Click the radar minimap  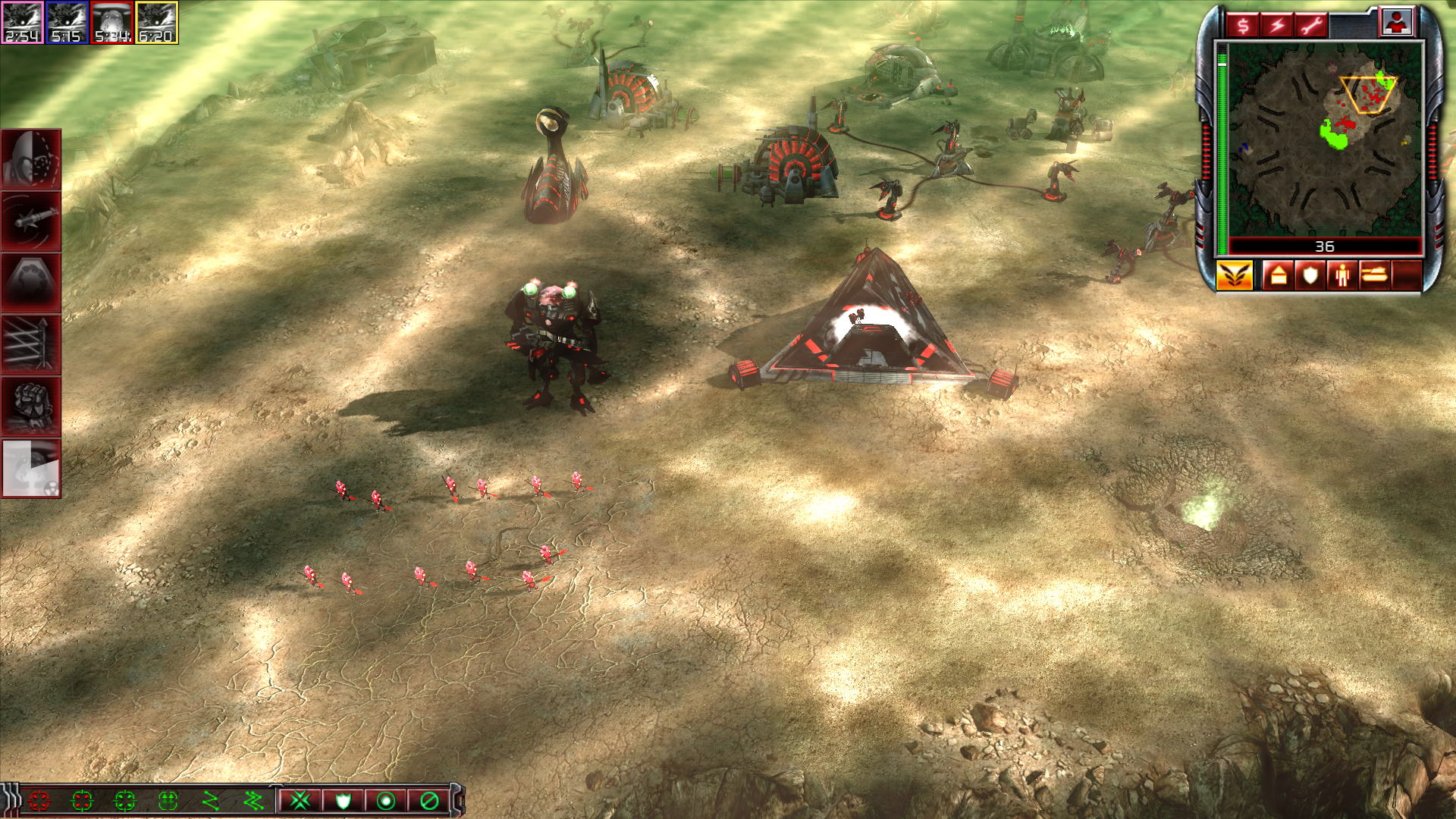pos(1324,140)
